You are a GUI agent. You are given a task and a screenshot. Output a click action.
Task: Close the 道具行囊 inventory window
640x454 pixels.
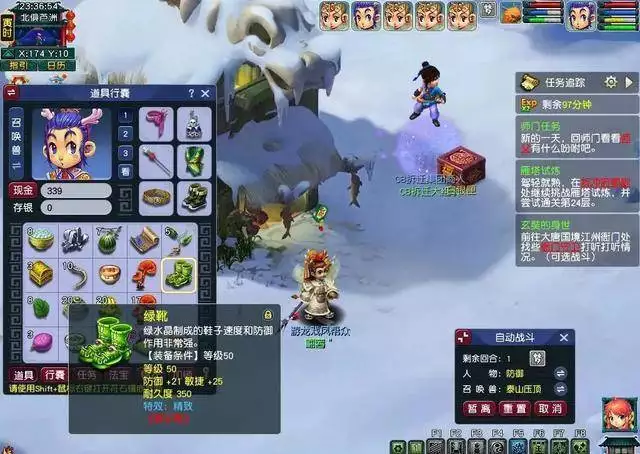(x=205, y=93)
